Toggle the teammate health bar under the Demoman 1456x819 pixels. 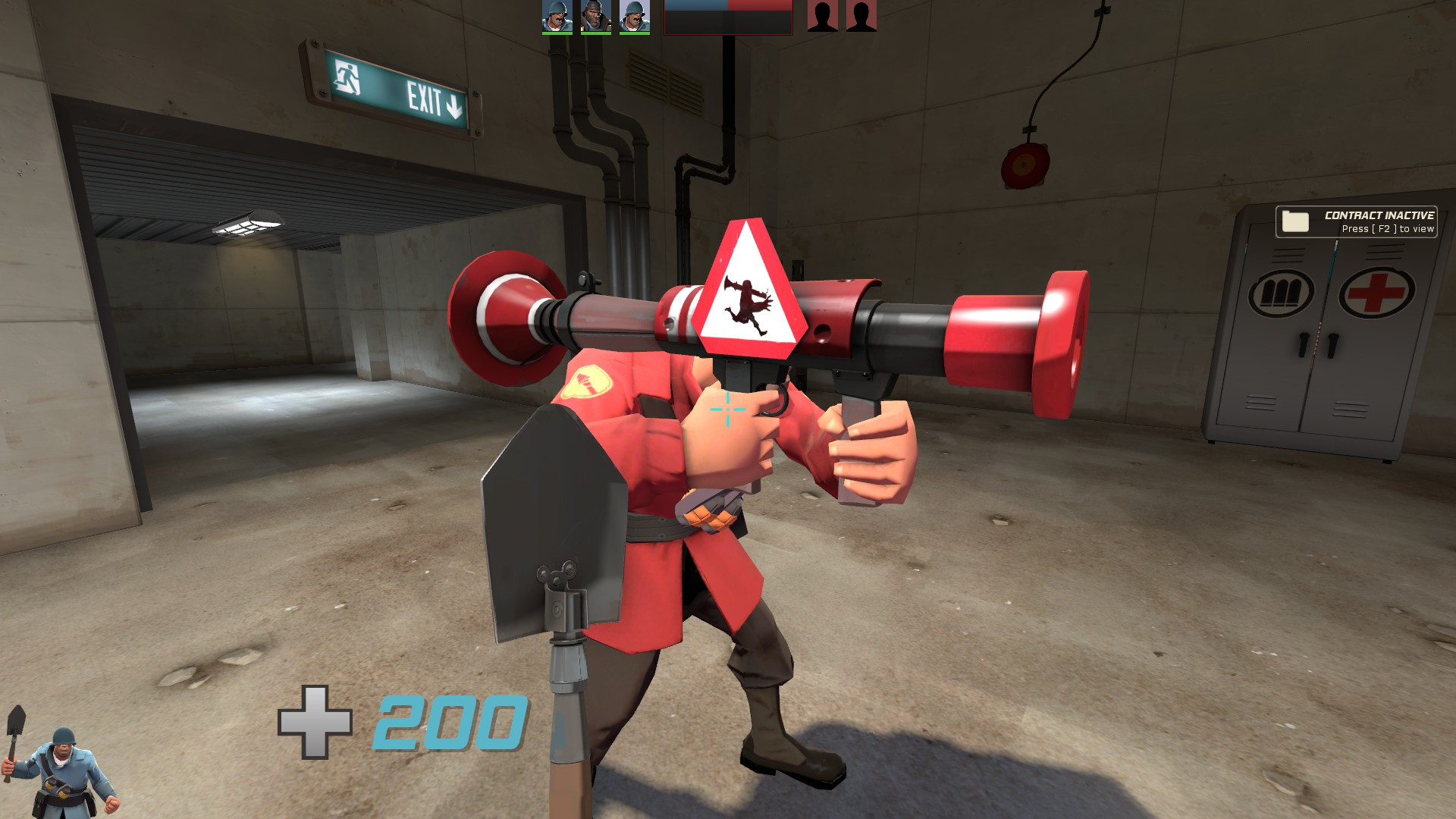coord(595,33)
